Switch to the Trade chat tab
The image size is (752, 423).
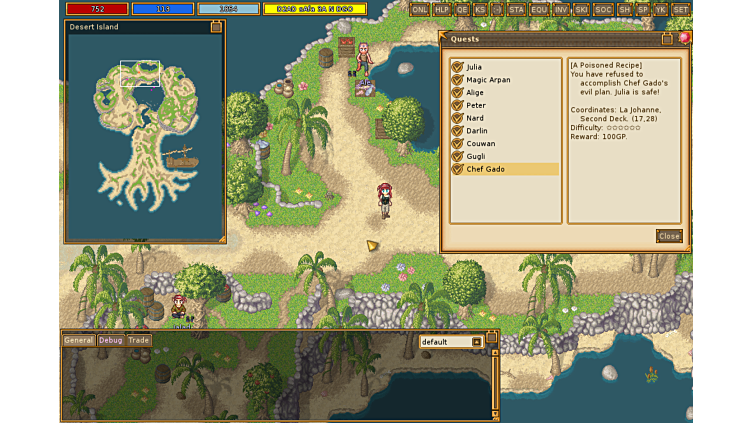click(138, 340)
